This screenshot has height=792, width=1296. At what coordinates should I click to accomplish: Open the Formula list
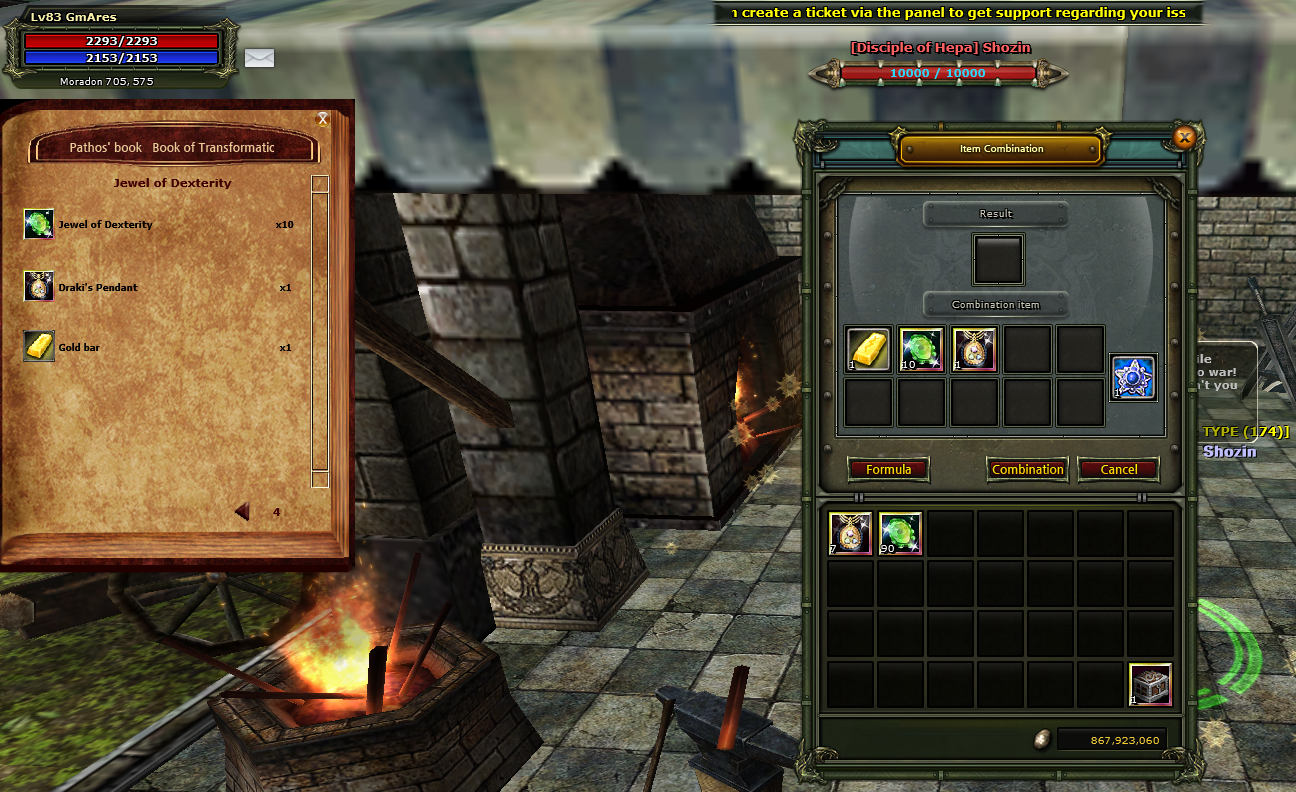[888, 469]
